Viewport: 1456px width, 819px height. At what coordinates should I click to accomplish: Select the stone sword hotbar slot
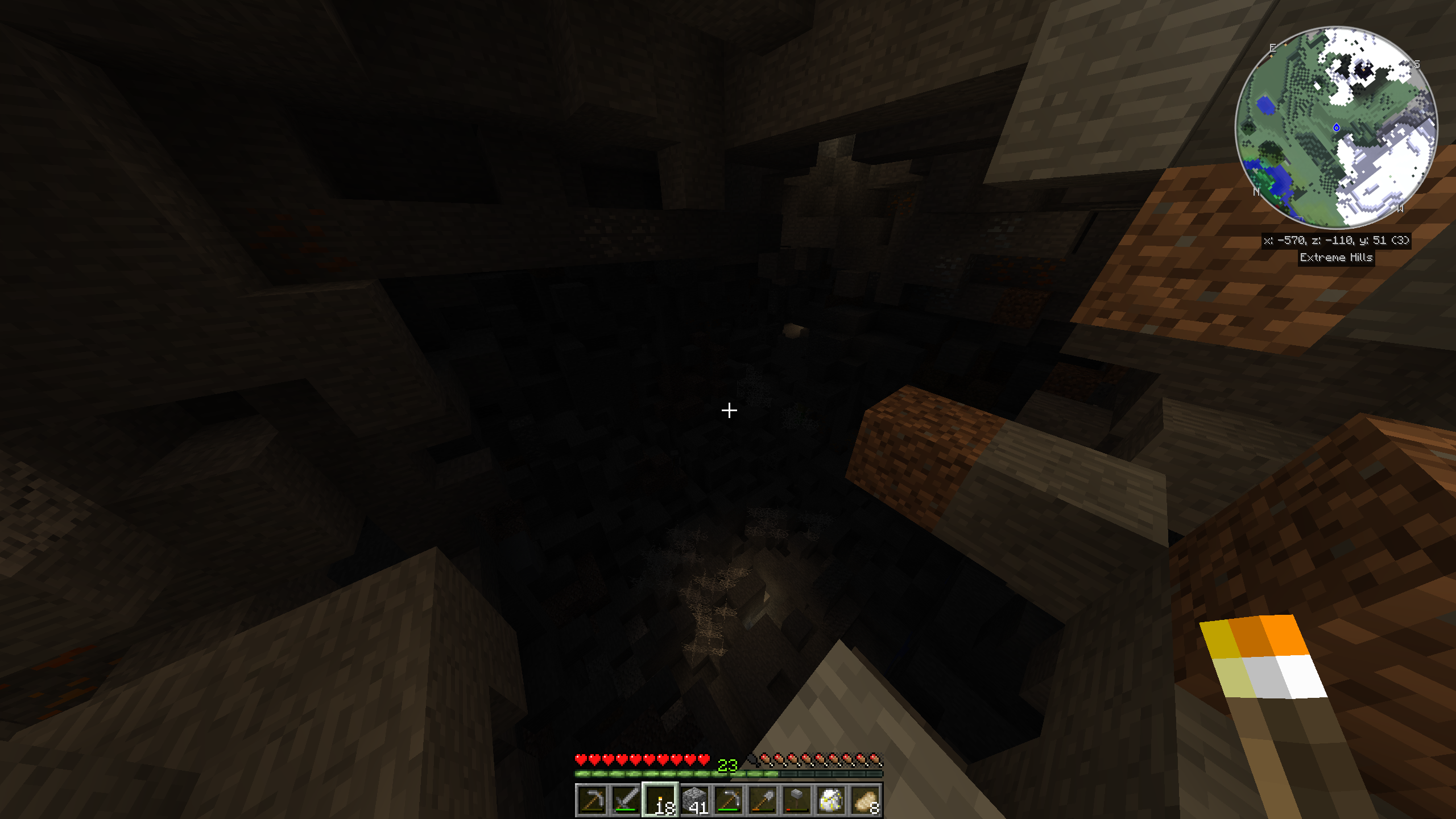point(626,800)
